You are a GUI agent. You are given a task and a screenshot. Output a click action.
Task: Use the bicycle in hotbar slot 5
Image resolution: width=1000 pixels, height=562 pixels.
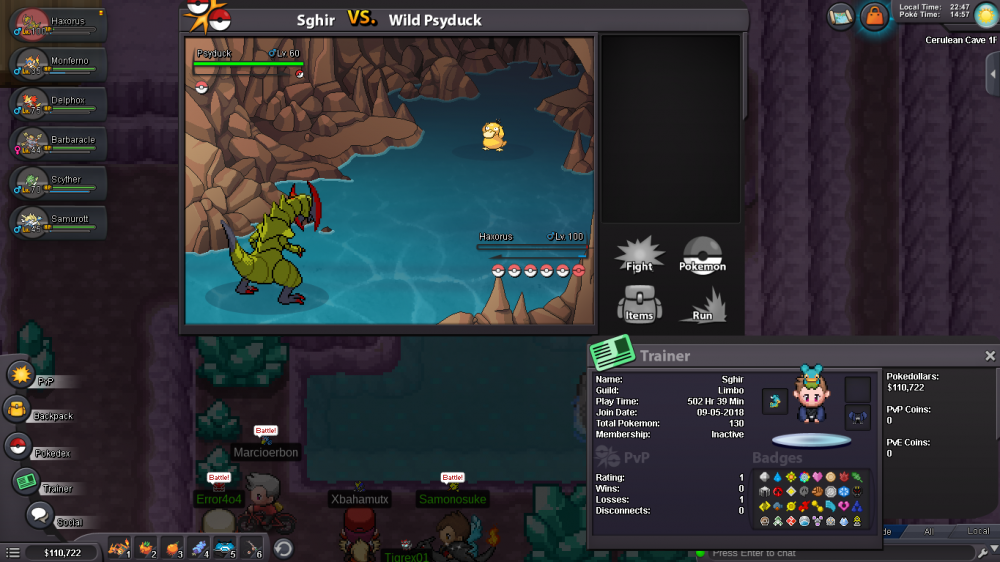pyautogui.click(x=224, y=548)
